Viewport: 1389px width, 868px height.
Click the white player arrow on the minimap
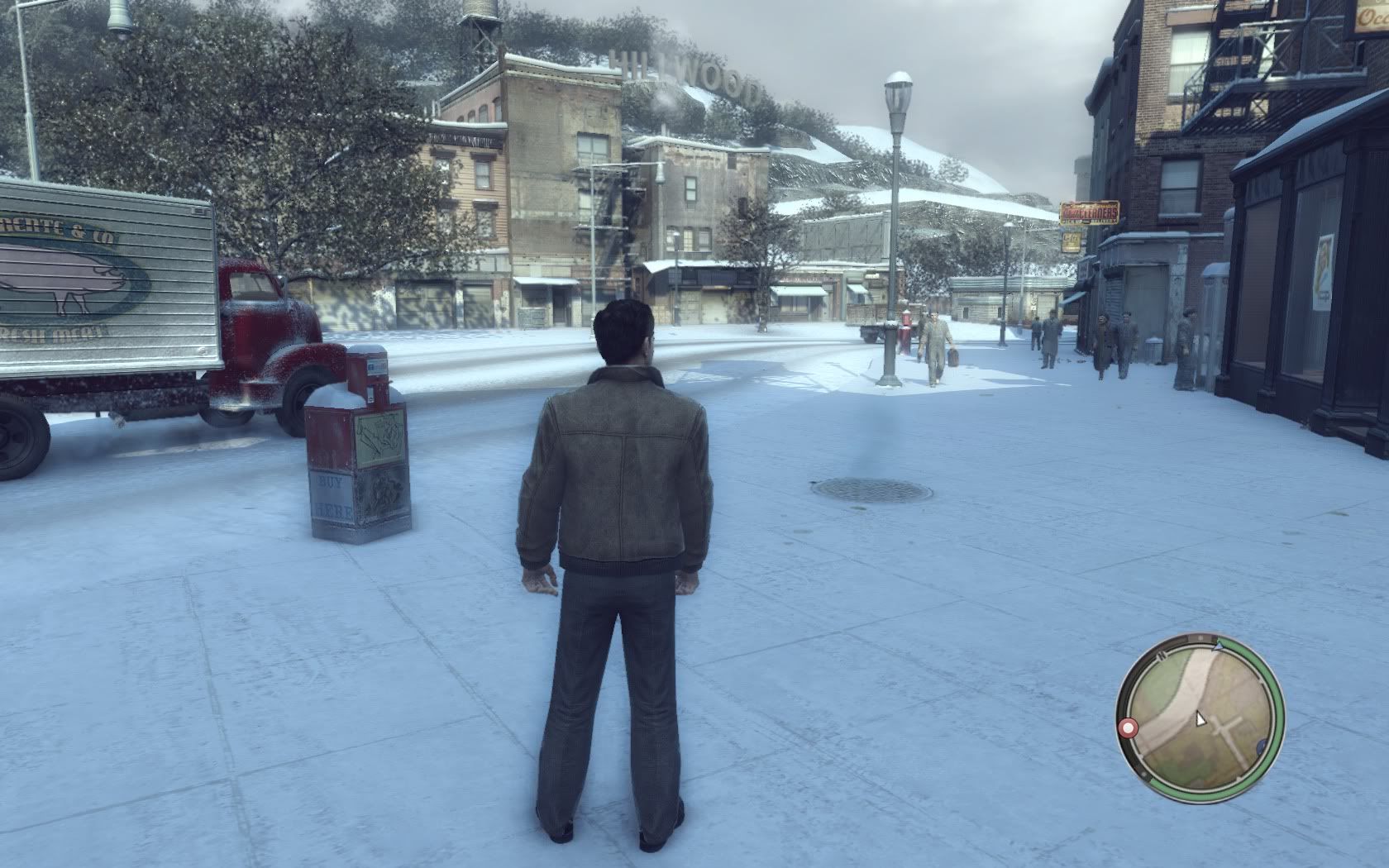tap(1200, 718)
